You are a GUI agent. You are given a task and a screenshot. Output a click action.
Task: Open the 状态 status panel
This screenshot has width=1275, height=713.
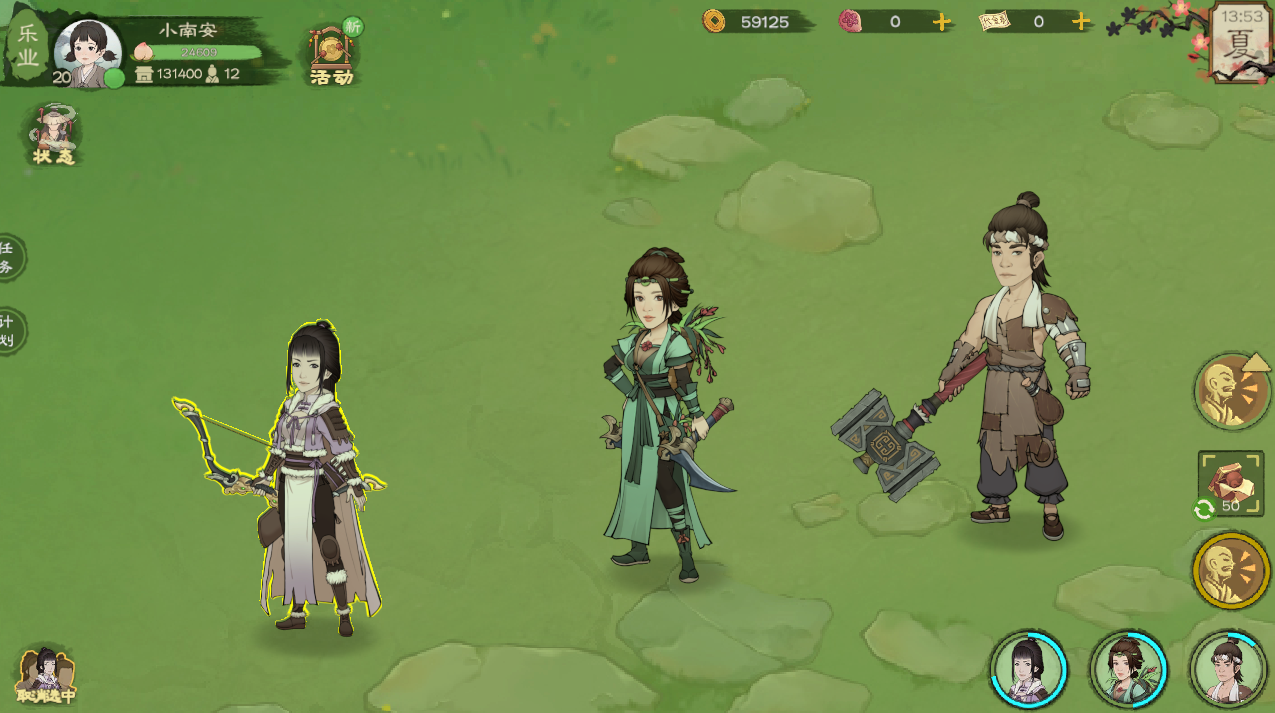coord(53,135)
